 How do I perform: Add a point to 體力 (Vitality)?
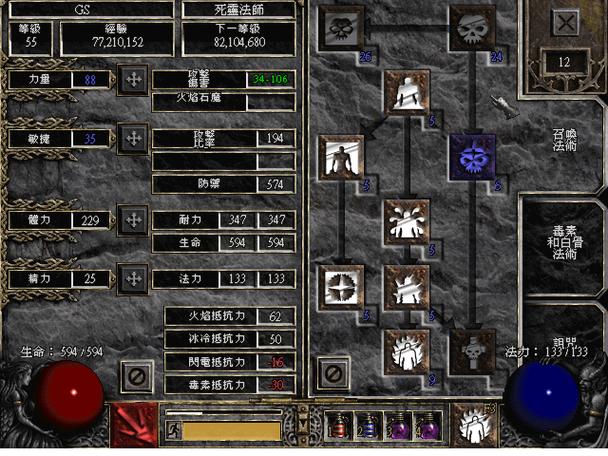133,219
